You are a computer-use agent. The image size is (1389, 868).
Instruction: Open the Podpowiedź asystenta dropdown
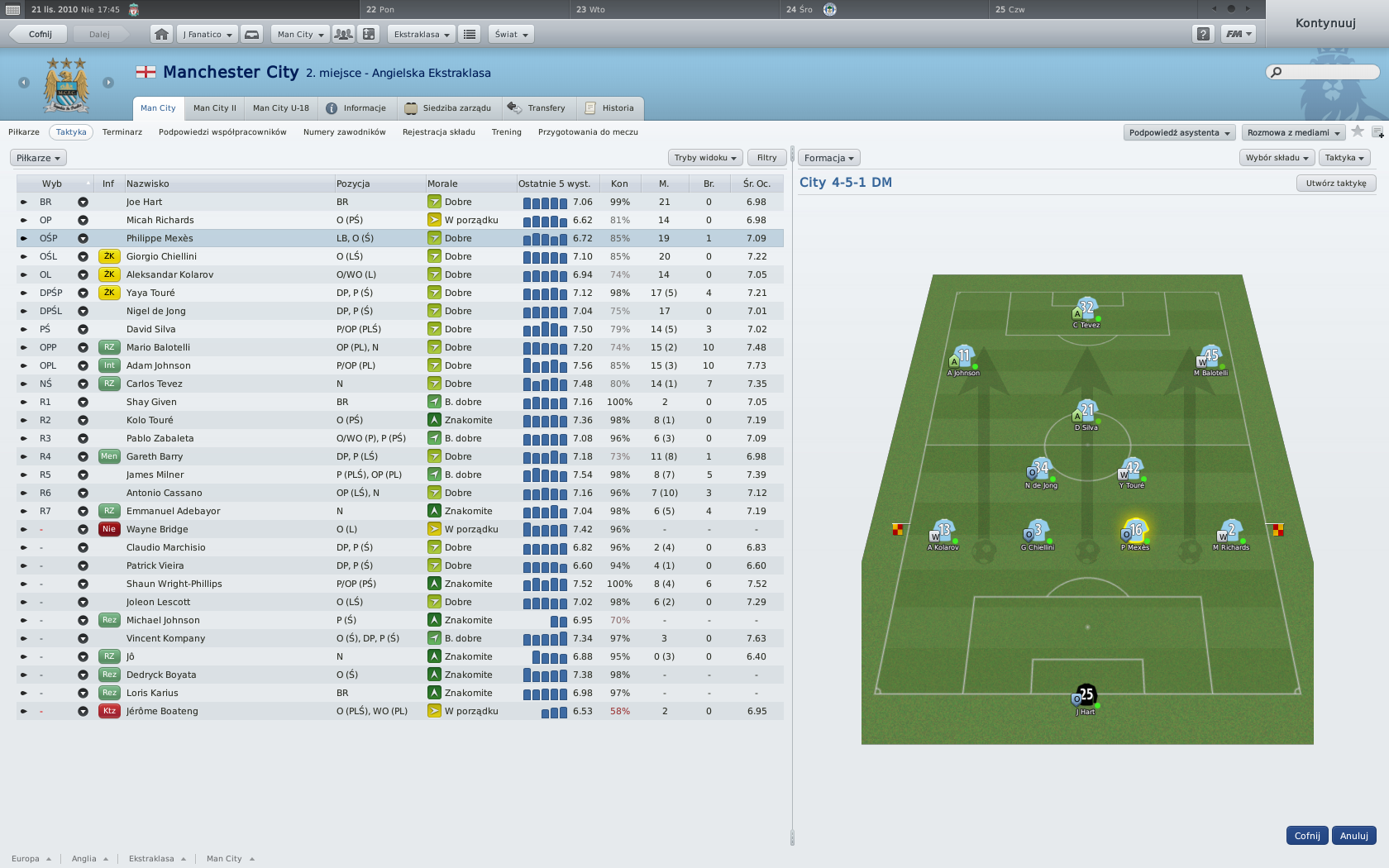(1179, 133)
